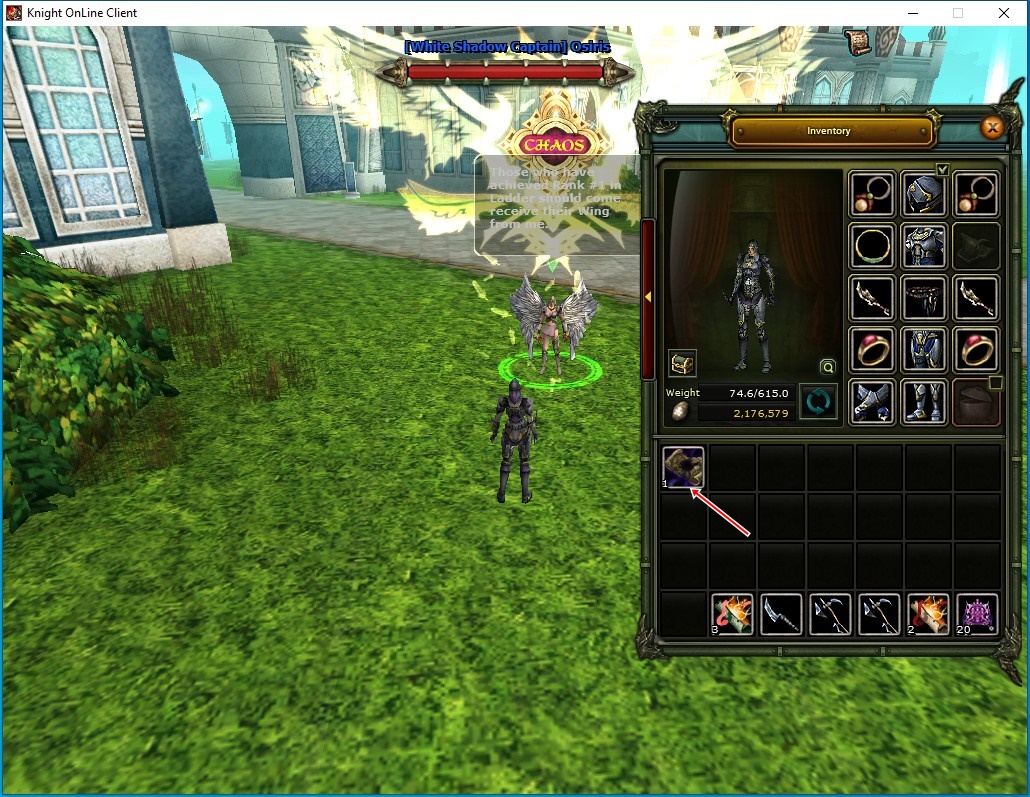Viewport: 1030px width, 797px height.
Task: Select the equipped chest armor slot
Action: coord(925,246)
